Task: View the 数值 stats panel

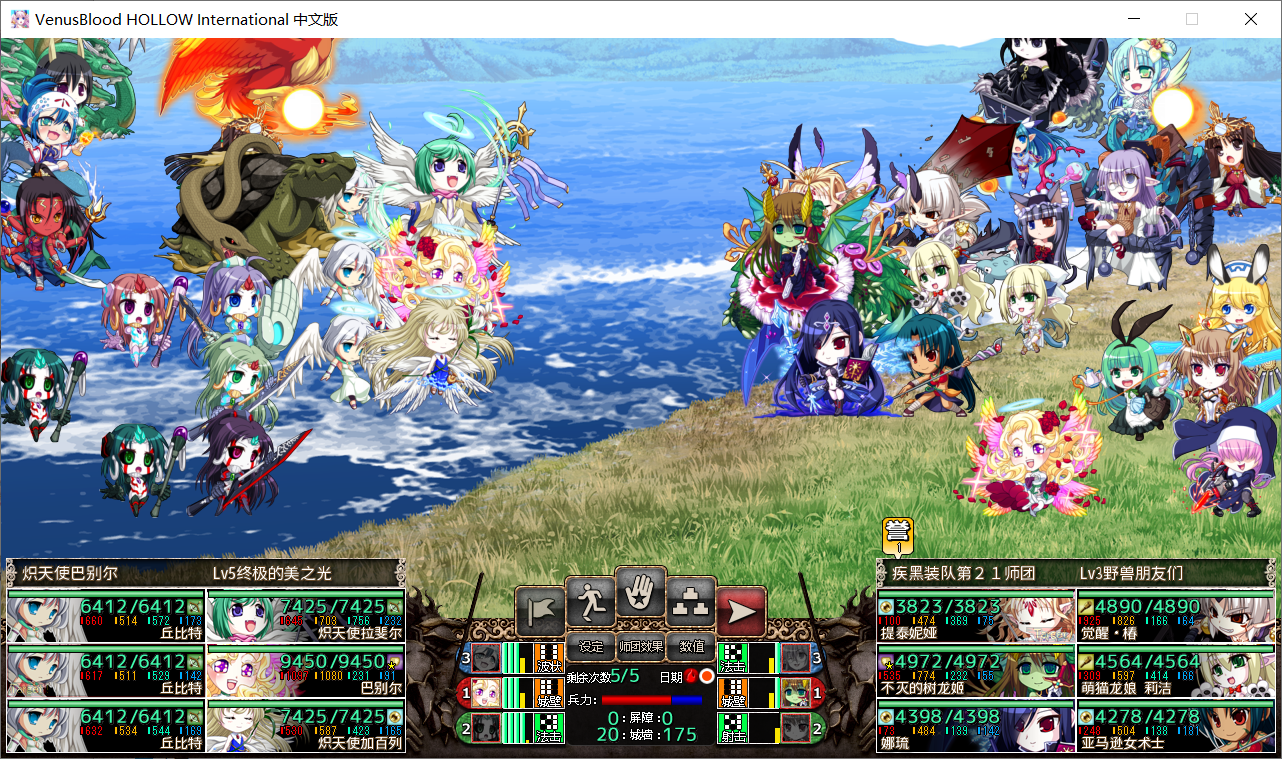Action: coord(692,647)
